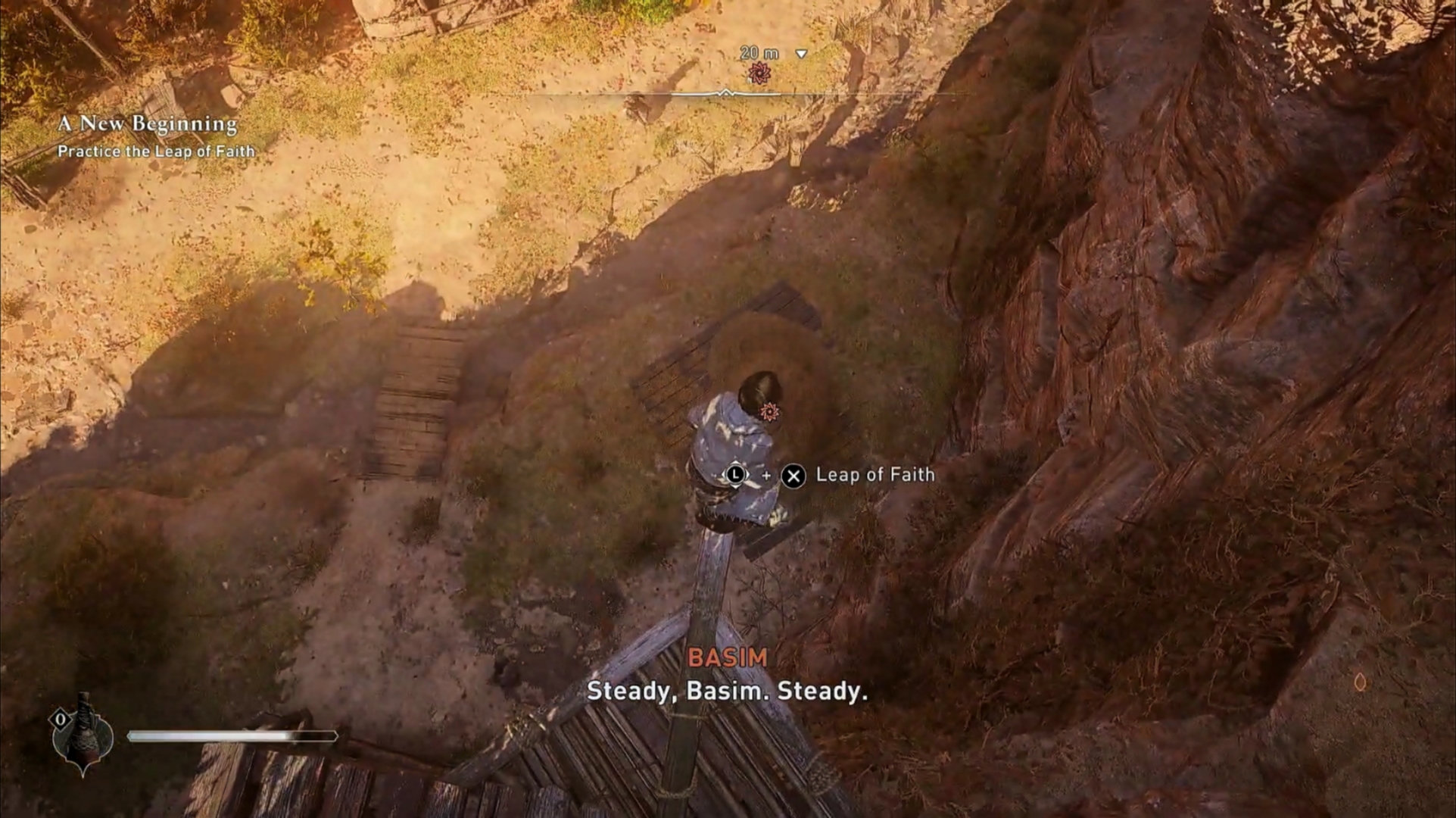Screen dimensions: 1456x818
Task: Select the diamond-shaped ammo counter showing 0
Action: click(x=59, y=720)
